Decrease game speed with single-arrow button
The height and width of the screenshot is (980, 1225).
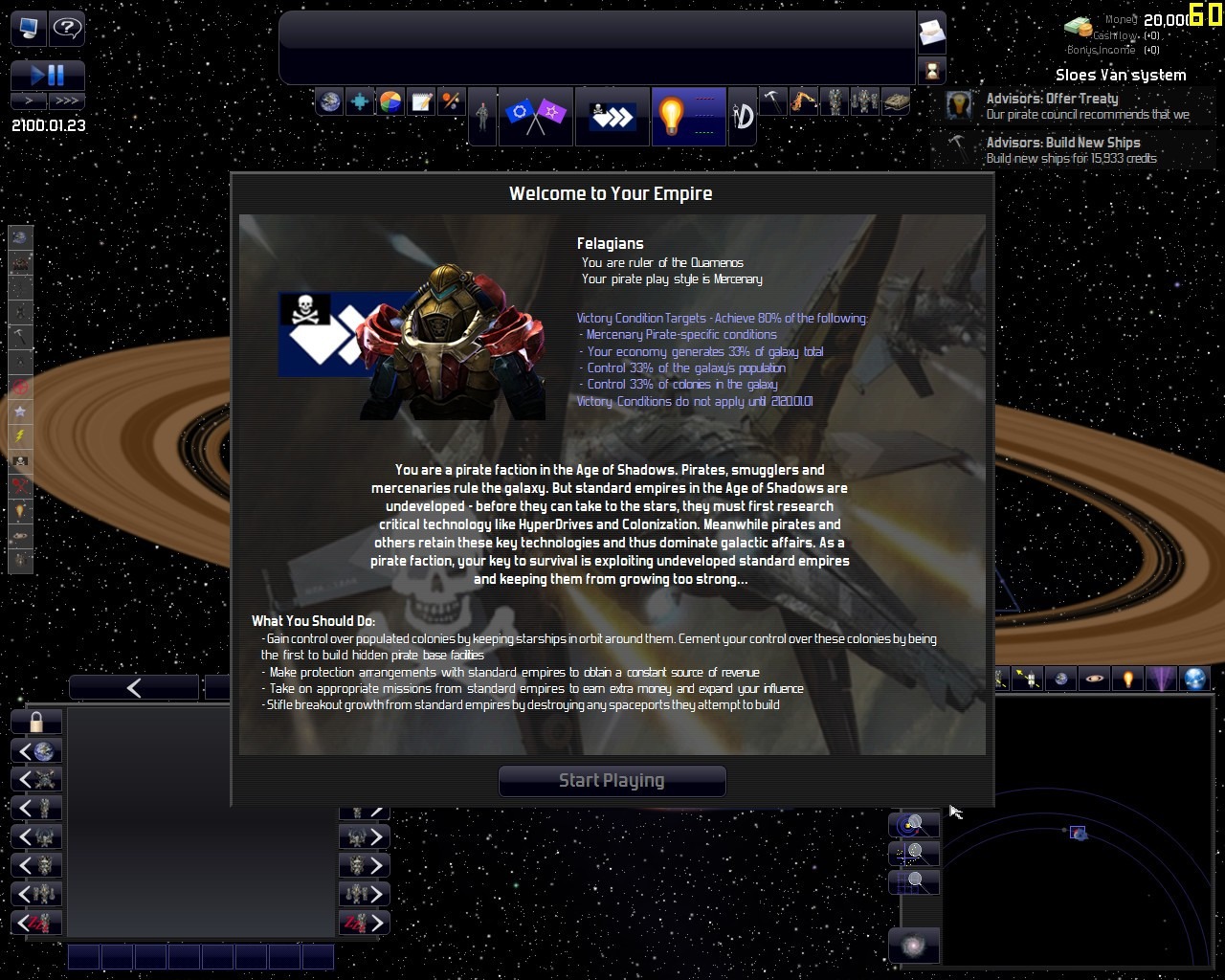click(x=29, y=100)
